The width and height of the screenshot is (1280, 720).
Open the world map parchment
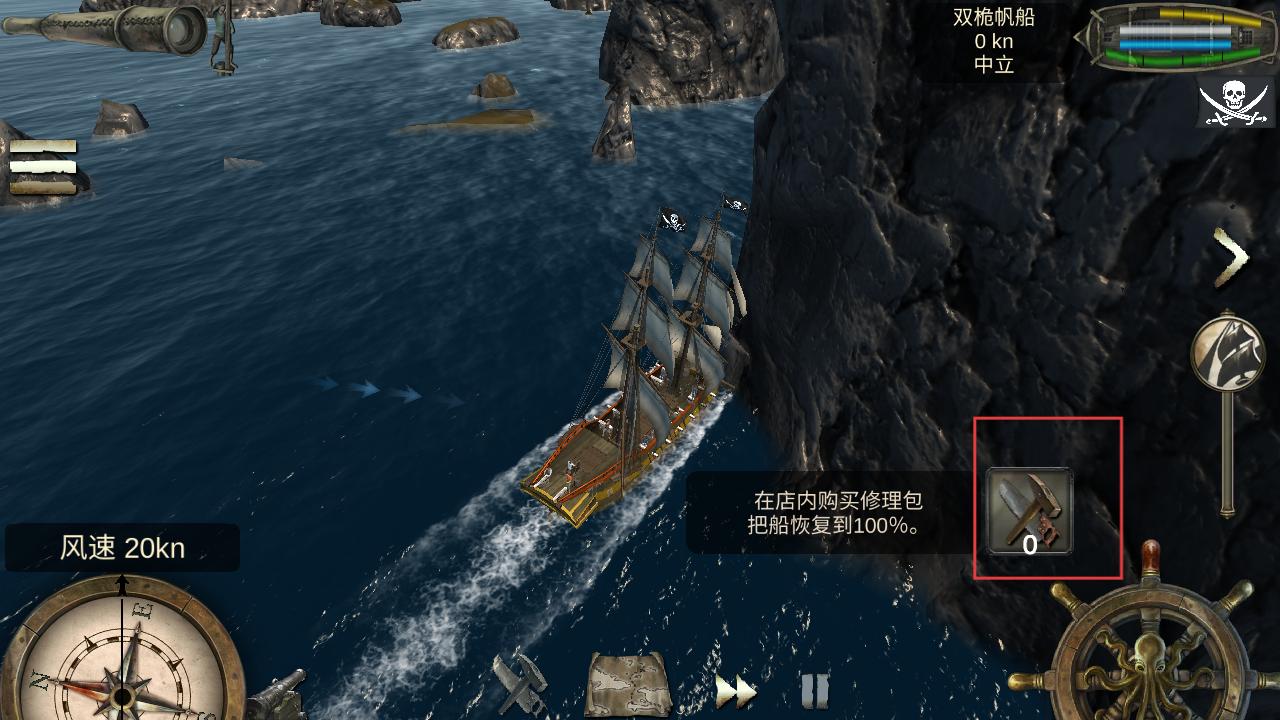pyautogui.click(x=627, y=685)
